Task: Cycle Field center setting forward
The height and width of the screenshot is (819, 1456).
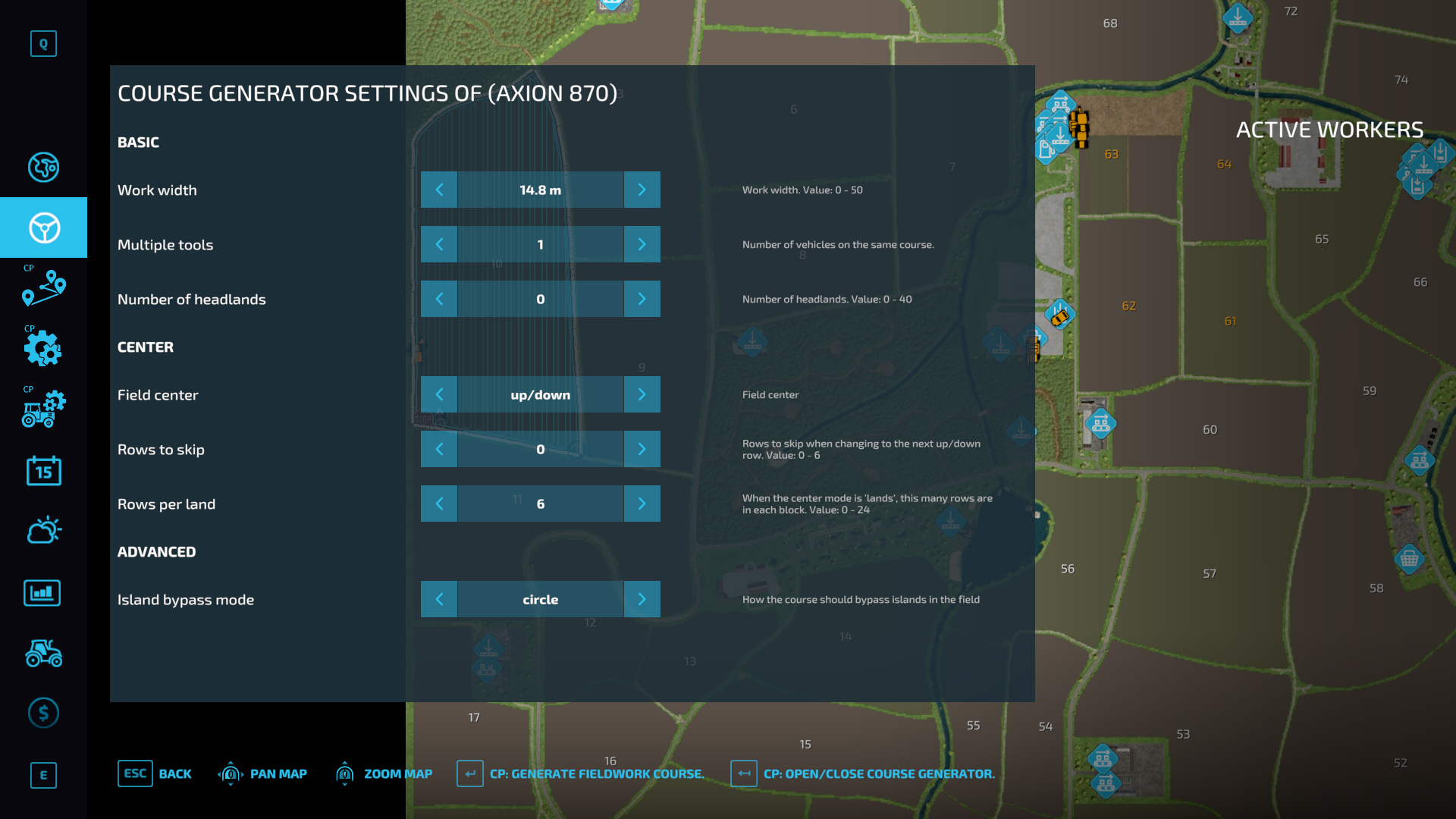Action: pyautogui.click(x=642, y=394)
